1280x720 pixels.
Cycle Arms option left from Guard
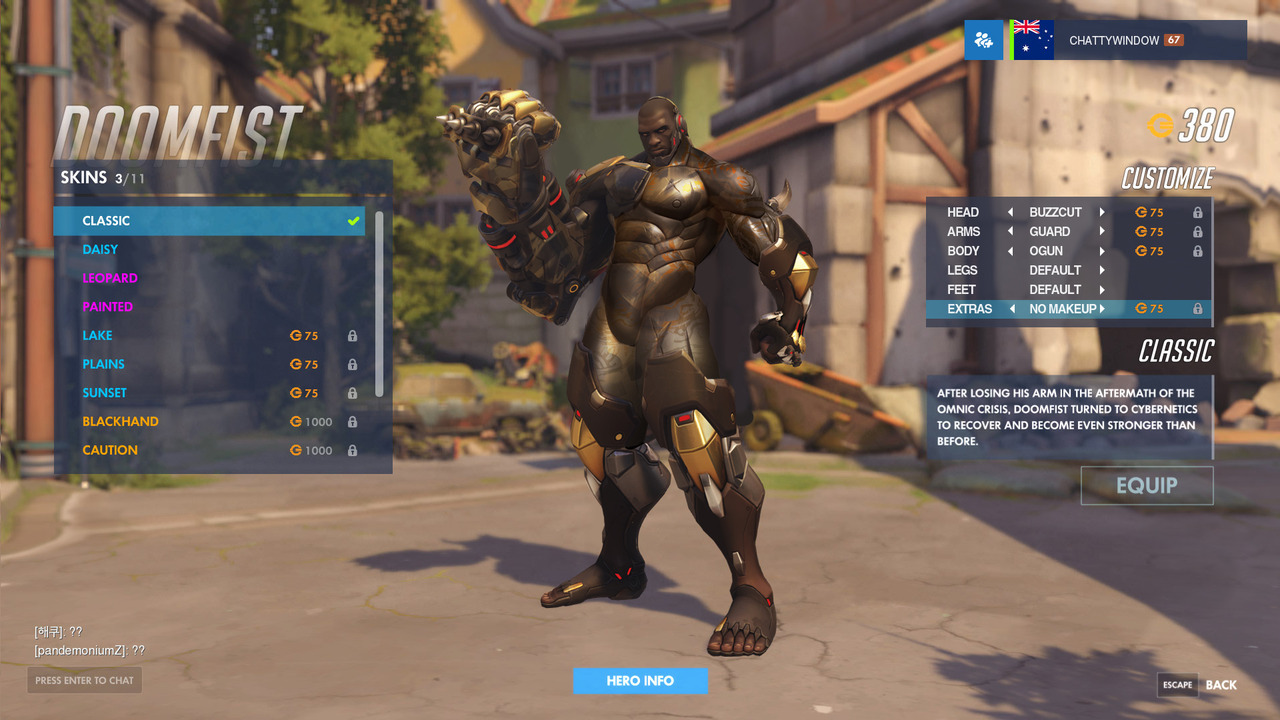pyautogui.click(x=1010, y=232)
